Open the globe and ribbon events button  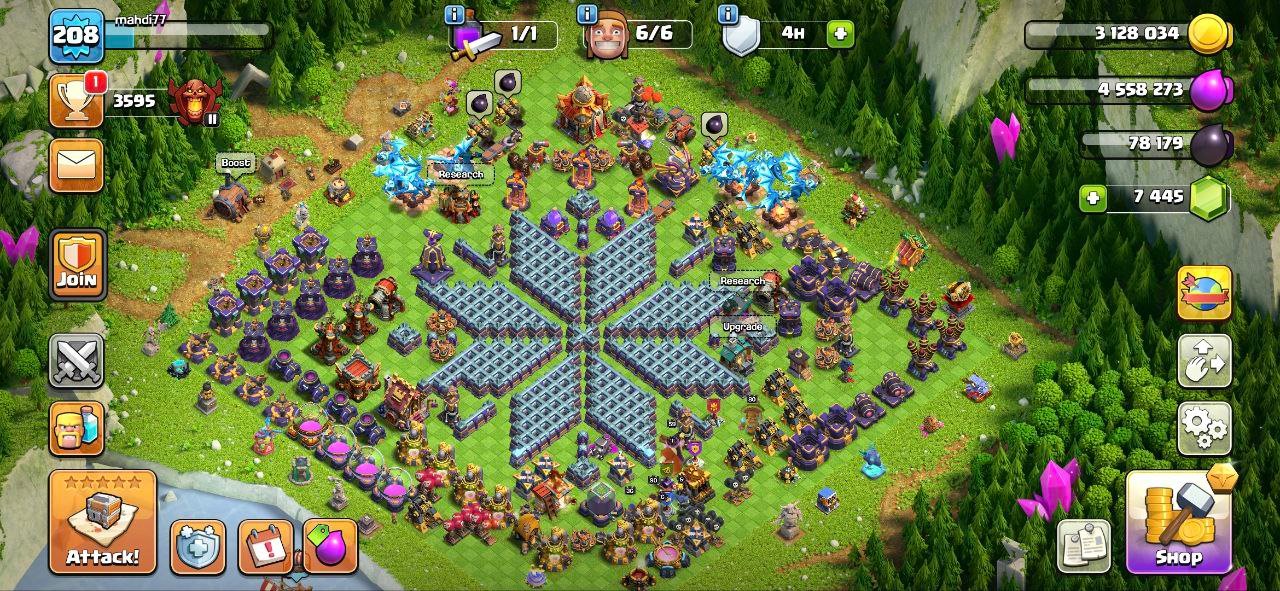pyautogui.click(x=1204, y=294)
